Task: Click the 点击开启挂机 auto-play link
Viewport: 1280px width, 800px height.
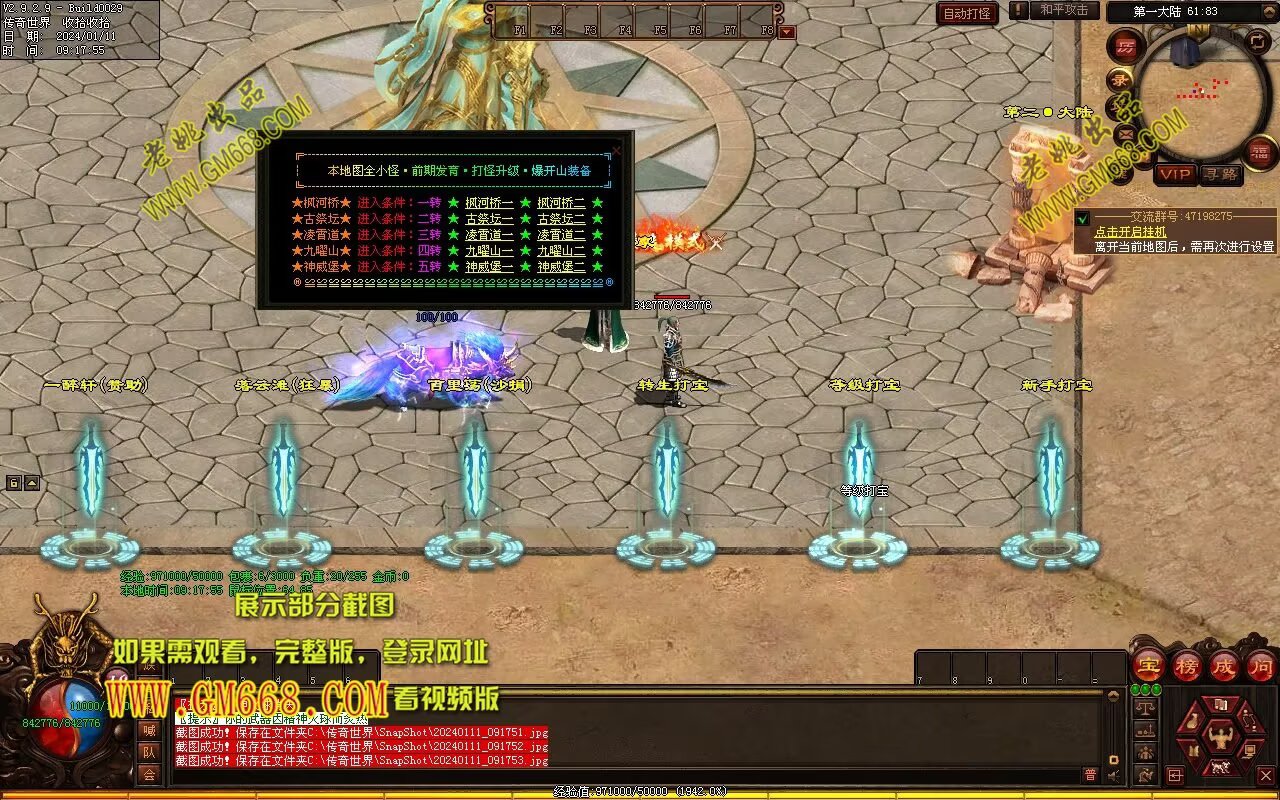Action: (1132, 231)
